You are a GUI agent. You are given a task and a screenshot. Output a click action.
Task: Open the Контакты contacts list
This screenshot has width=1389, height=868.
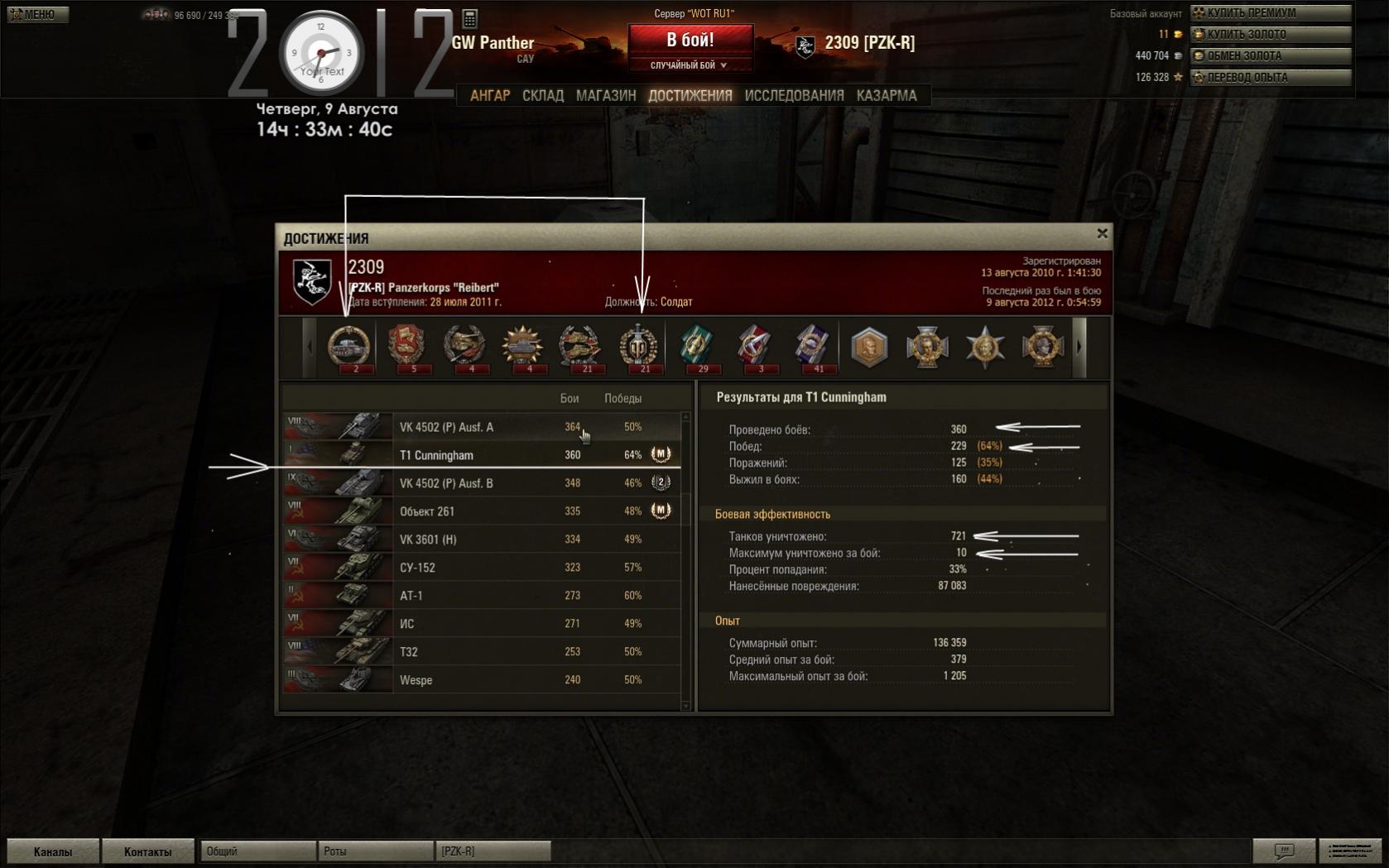click(147, 851)
